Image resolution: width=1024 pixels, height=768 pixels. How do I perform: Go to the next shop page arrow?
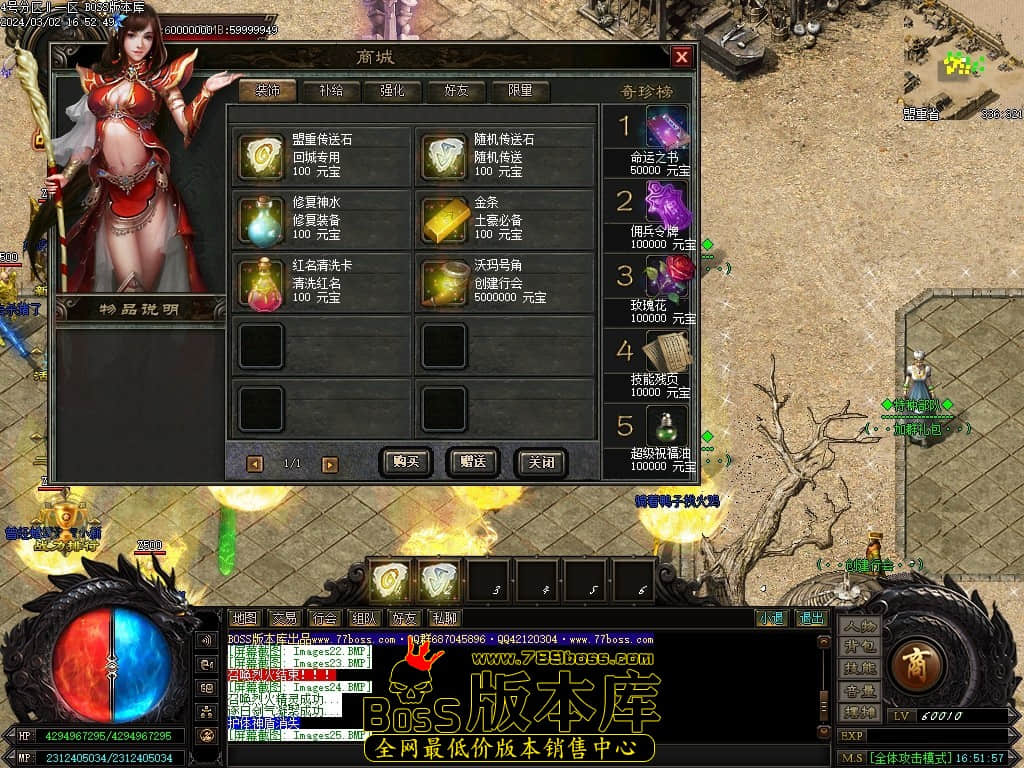[330, 464]
